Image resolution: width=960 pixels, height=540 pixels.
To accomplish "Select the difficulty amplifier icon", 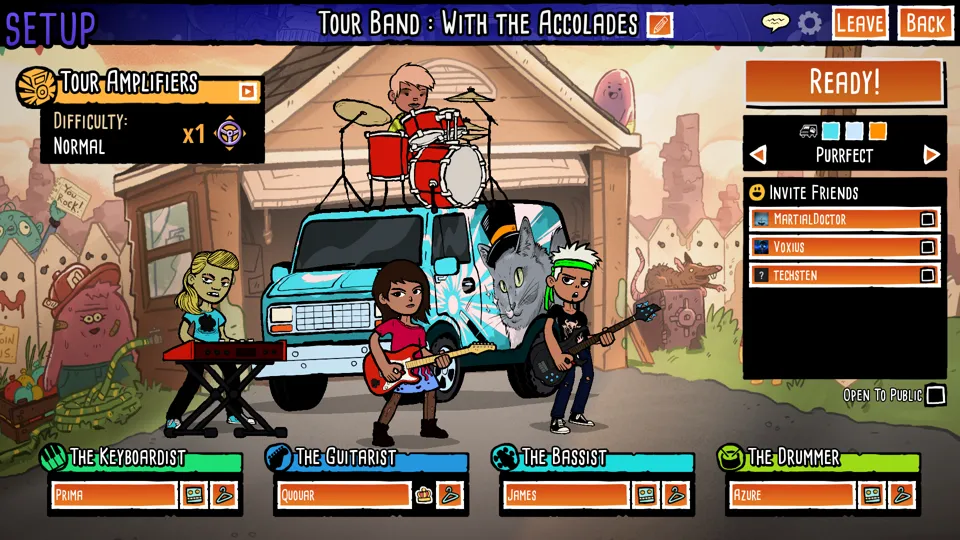I will [230, 133].
